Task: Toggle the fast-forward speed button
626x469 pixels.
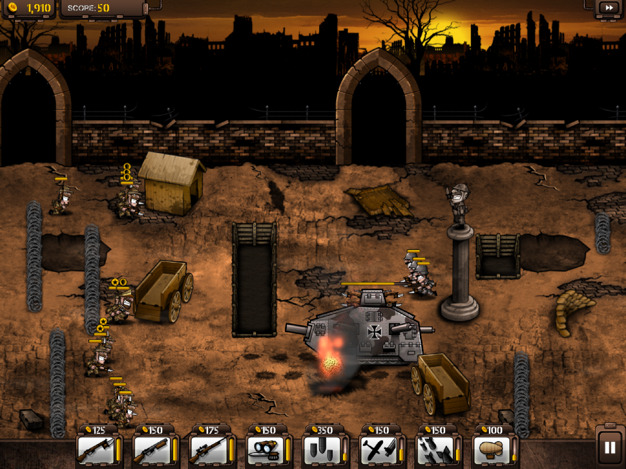Action: (608, 8)
